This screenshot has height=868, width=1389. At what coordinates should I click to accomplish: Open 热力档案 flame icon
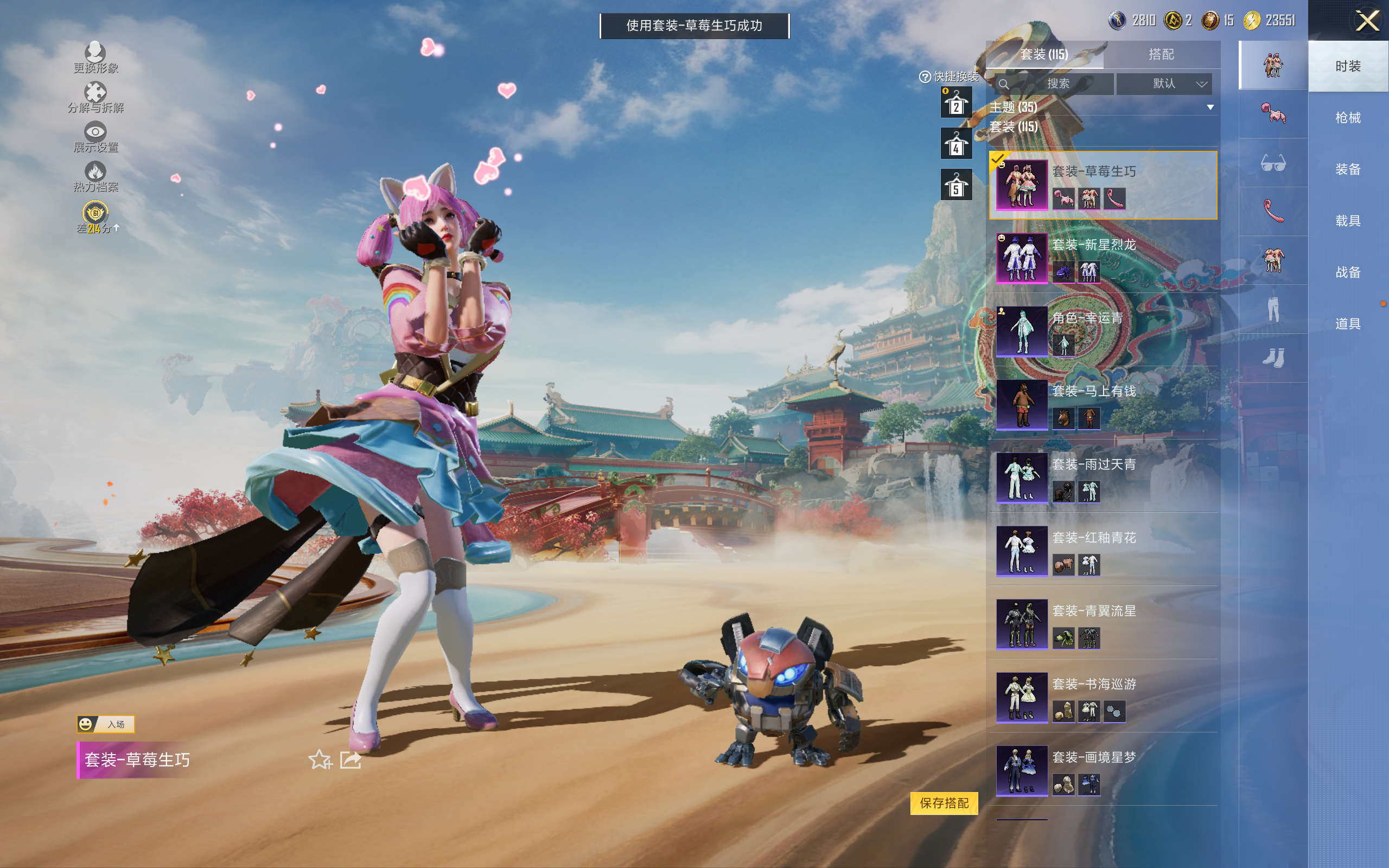[95, 176]
